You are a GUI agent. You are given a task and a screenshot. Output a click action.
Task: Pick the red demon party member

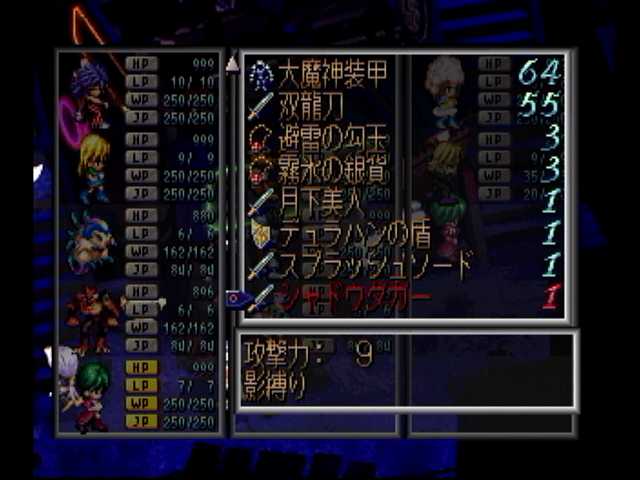(x=92, y=318)
